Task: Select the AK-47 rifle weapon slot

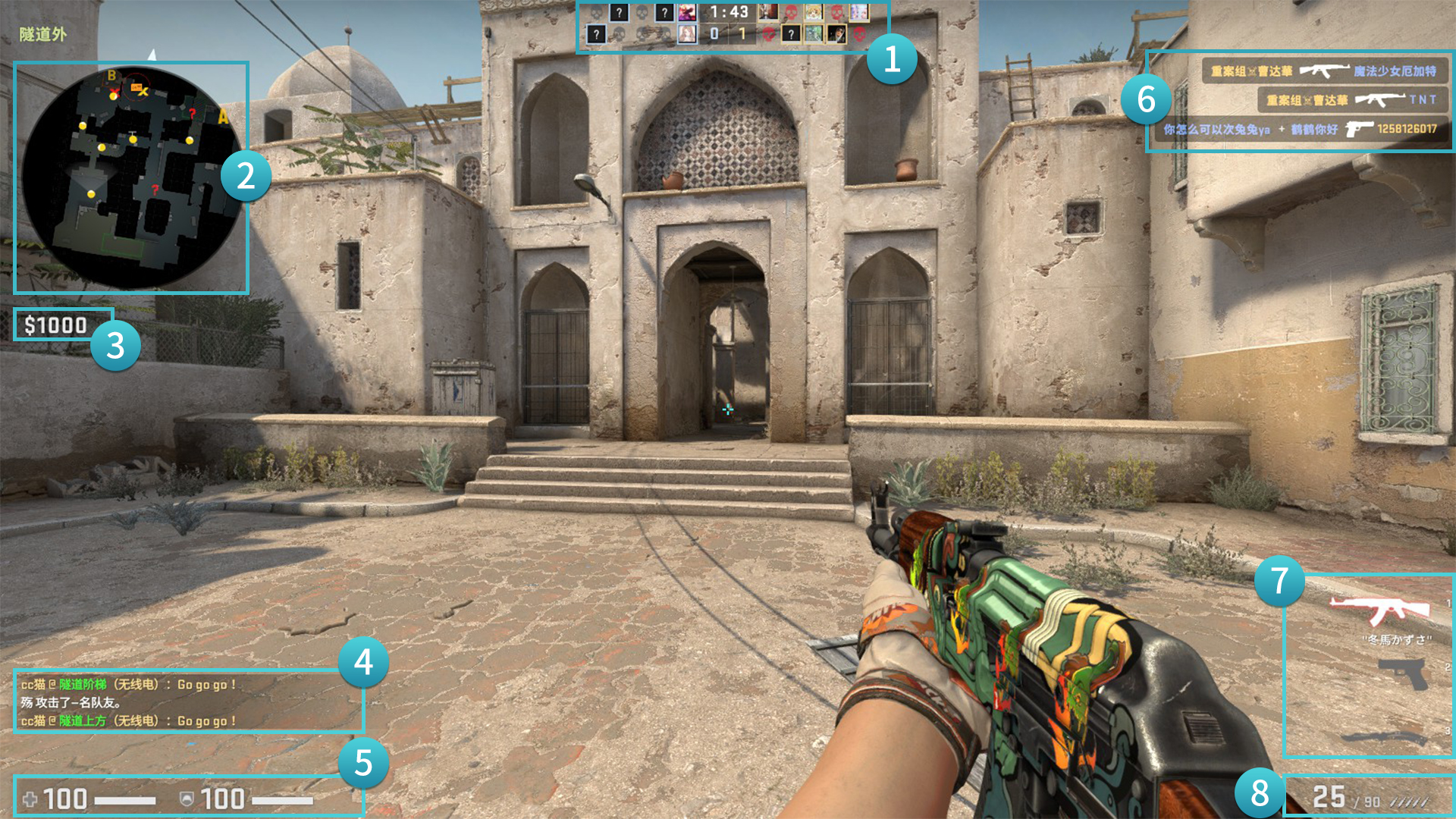Action: [x=1379, y=609]
